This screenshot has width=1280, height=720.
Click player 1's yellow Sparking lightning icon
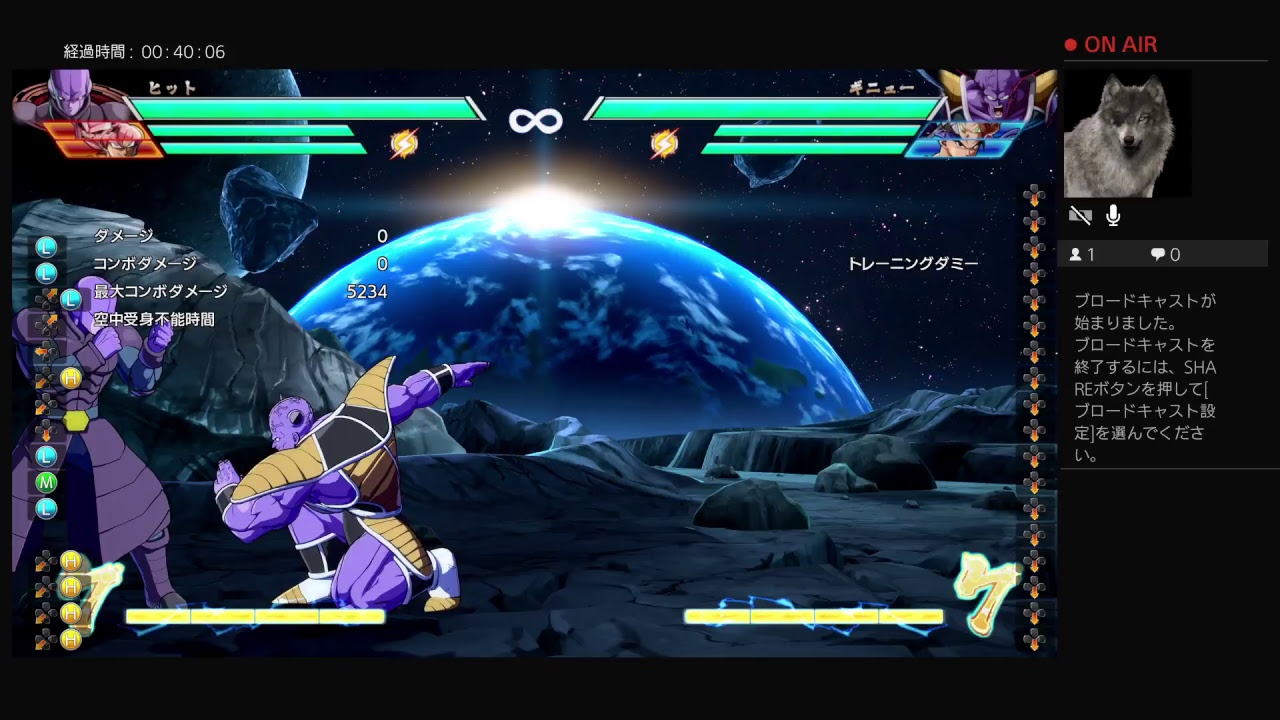(404, 142)
